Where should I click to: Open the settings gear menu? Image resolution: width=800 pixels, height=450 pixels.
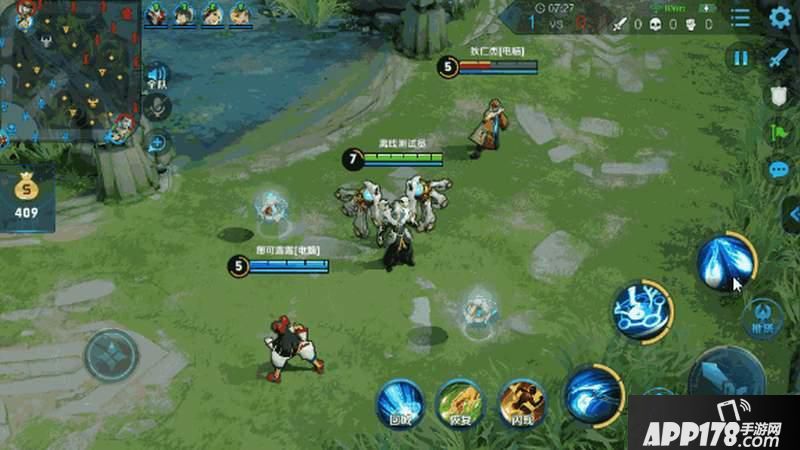(781, 17)
